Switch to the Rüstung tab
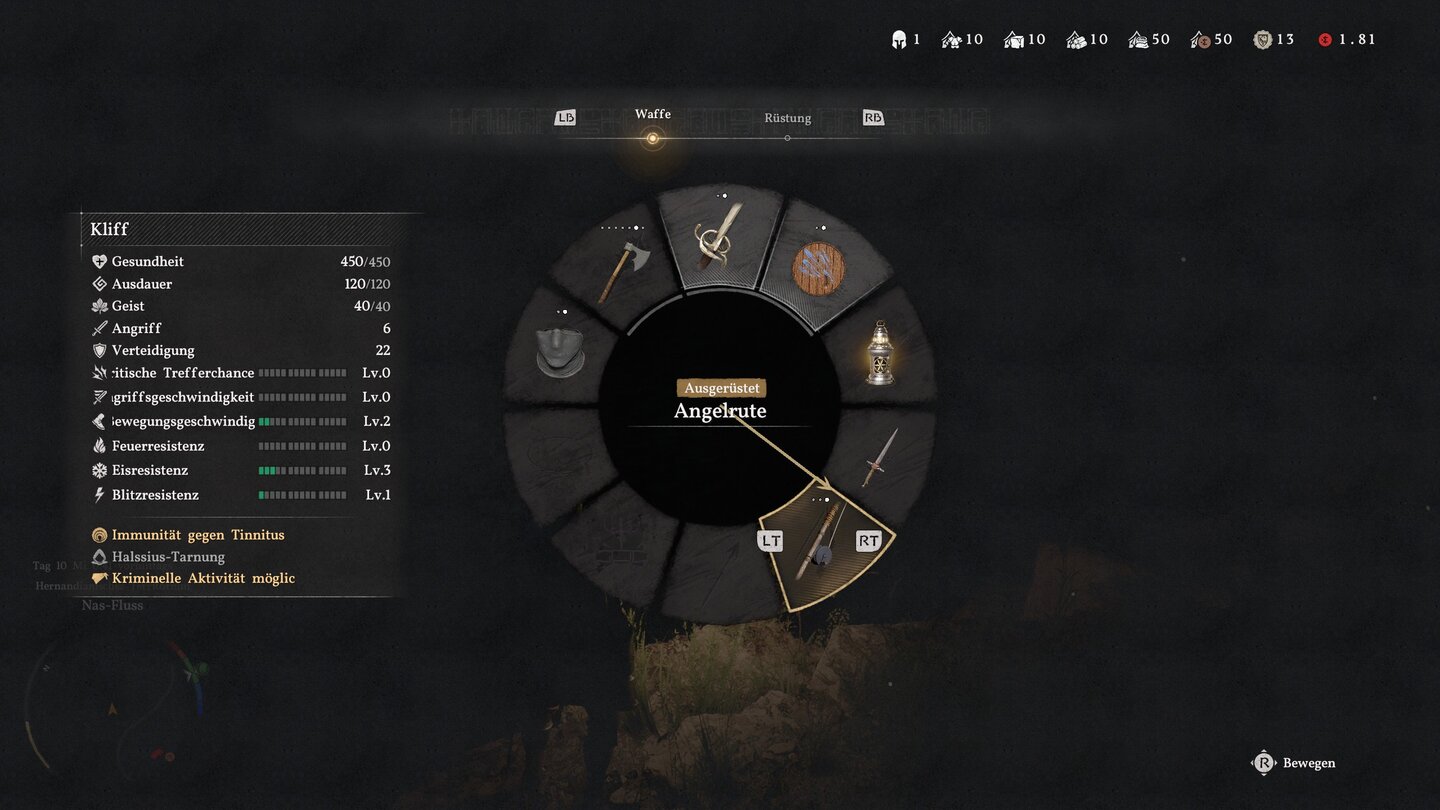The image size is (1440, 810). coord(787,119)
